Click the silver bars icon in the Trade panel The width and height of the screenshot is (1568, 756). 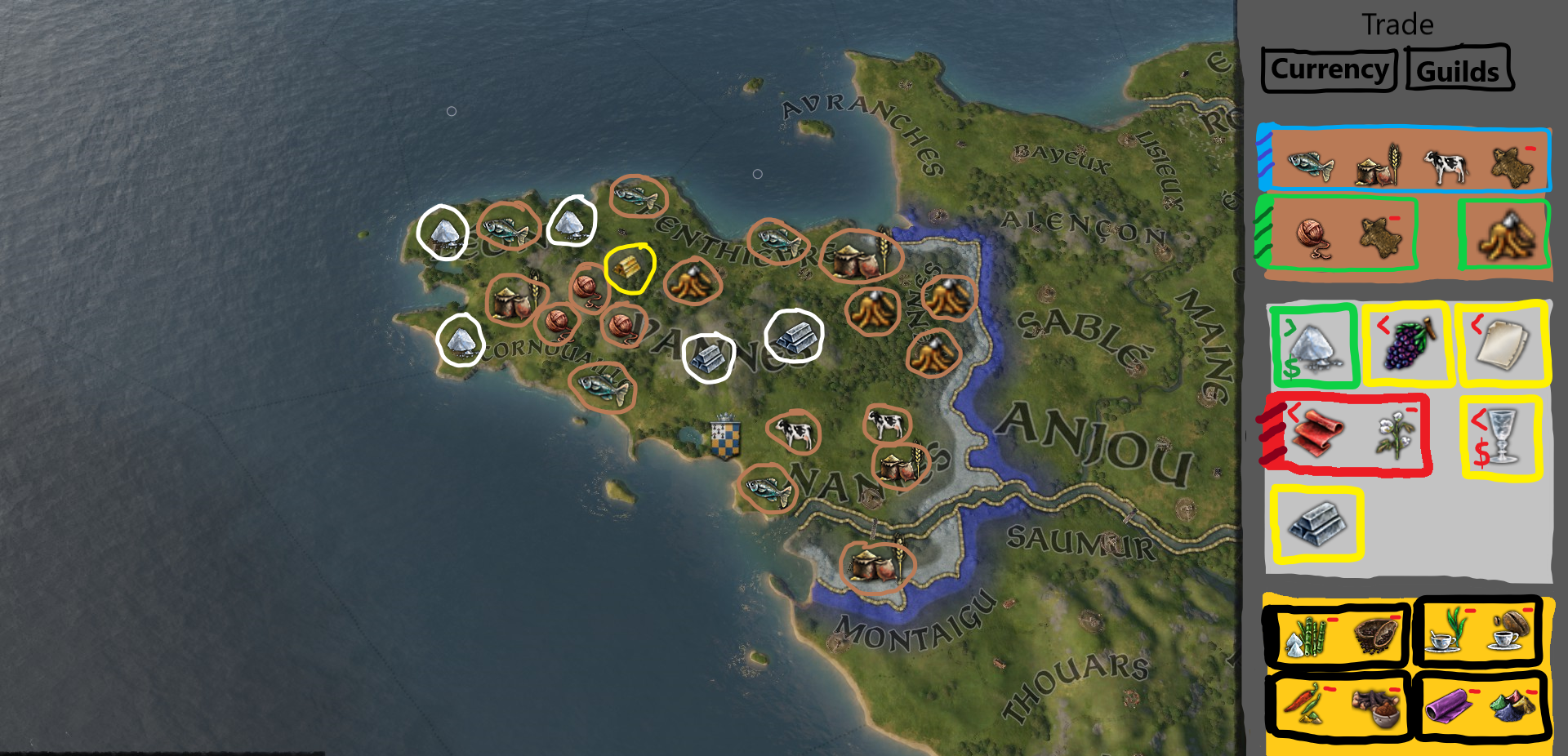[x=1316, y=524]
